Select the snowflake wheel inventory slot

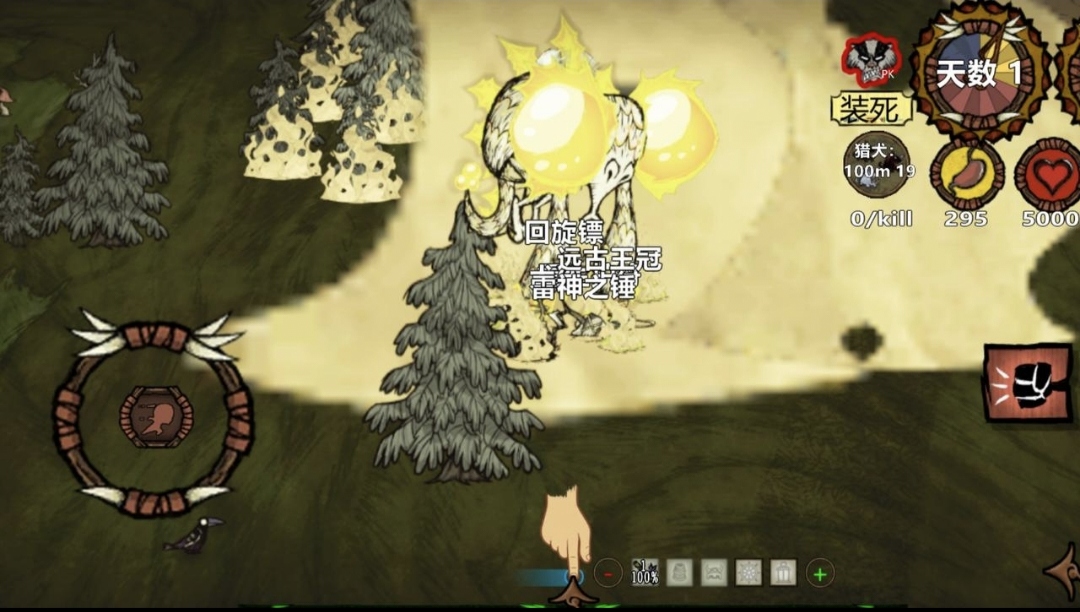click(x=748, y=573)
